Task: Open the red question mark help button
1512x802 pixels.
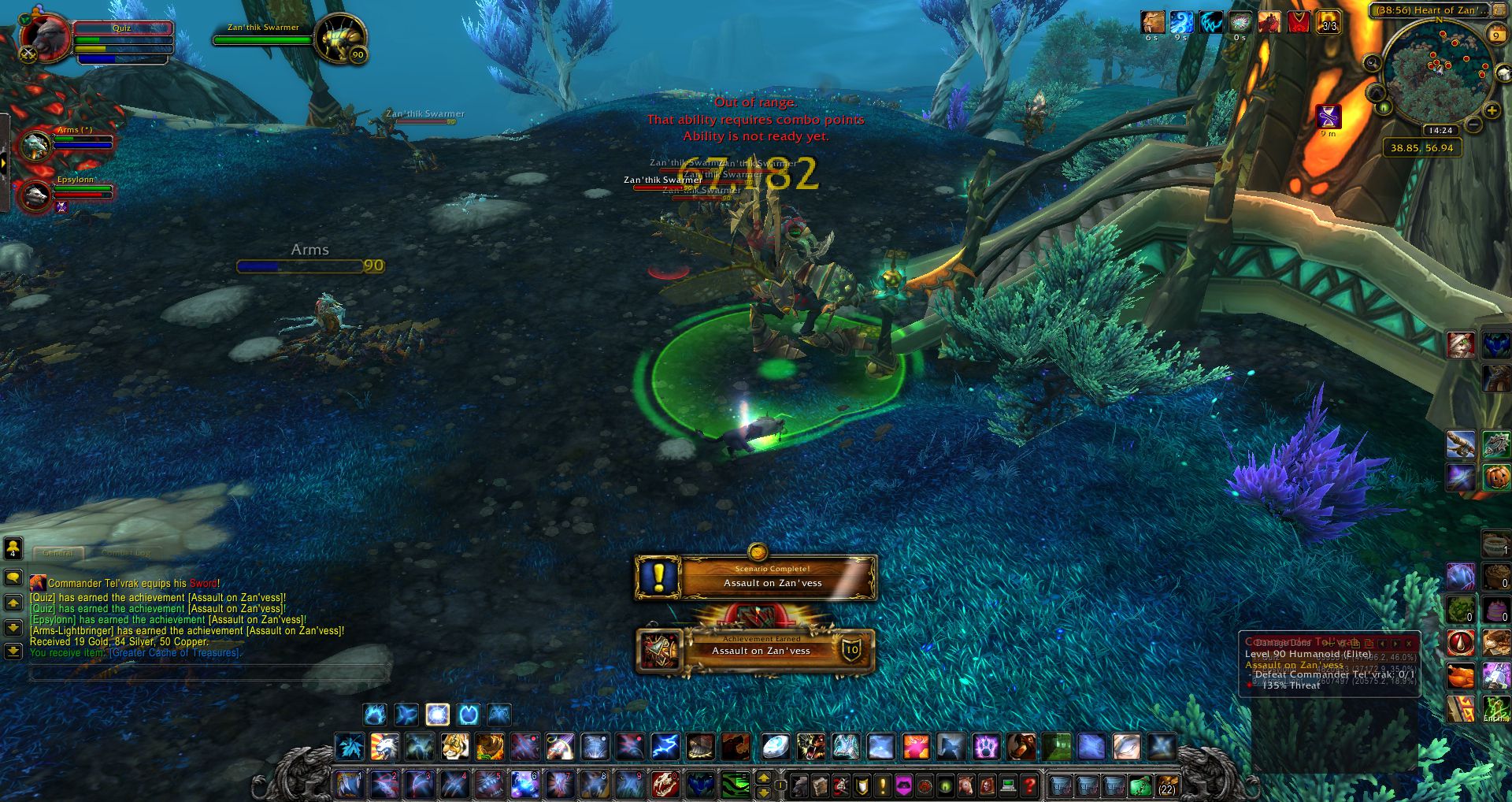Action: [x=1028, y=785]
